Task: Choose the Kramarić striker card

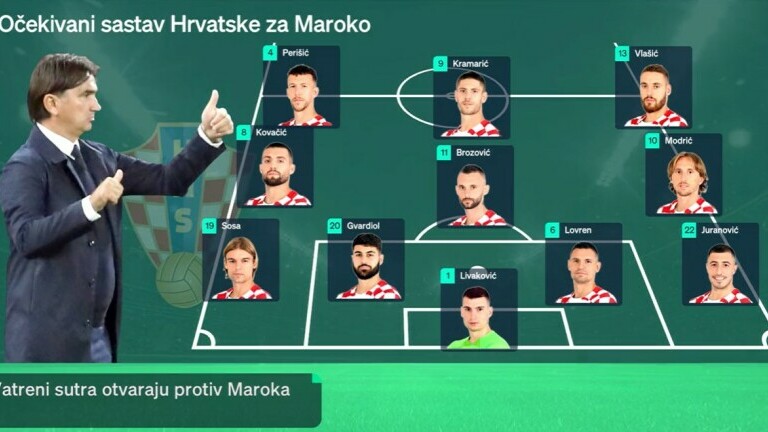Action: pyautogui.click(x=471, y=97)
